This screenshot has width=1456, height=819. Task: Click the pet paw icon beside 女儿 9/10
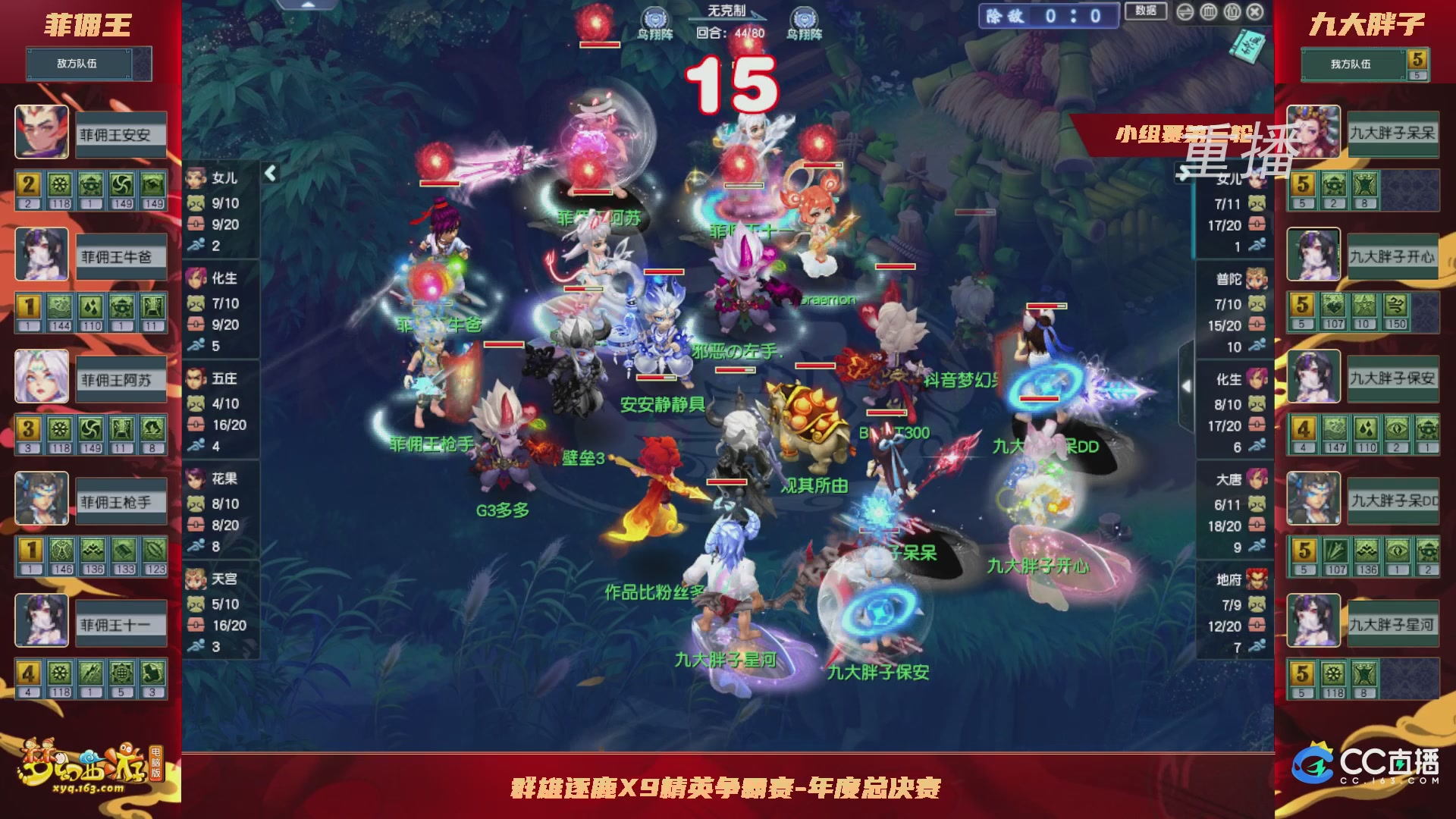click(x=197, y=202)
